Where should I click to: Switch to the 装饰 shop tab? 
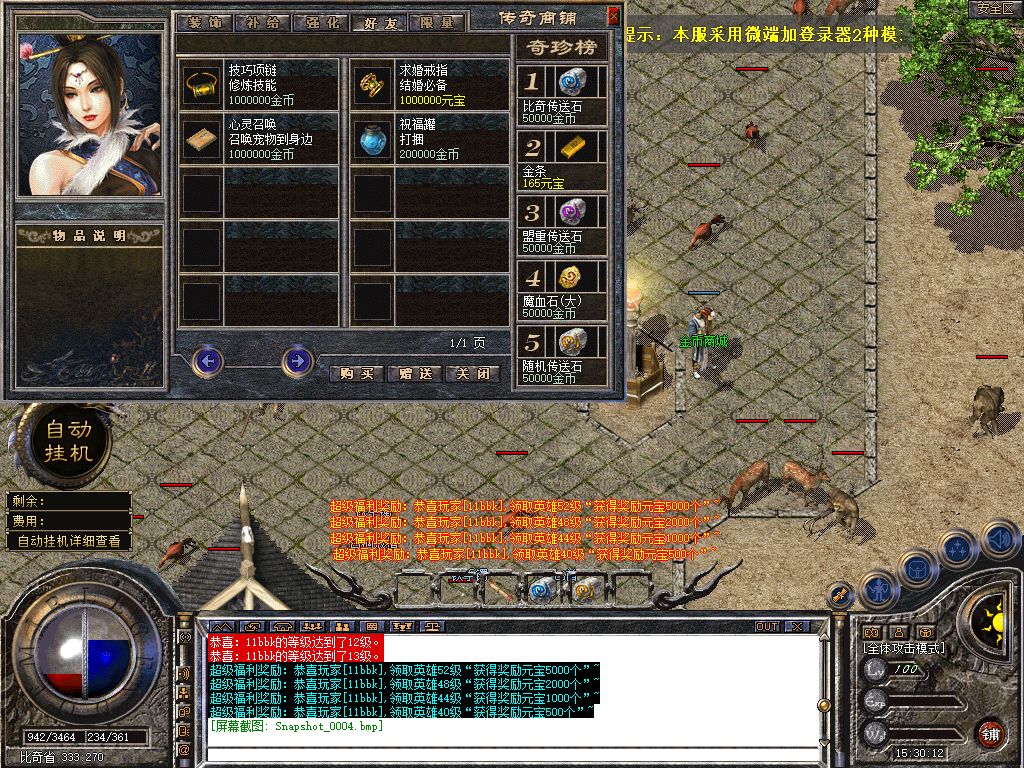point(202,21)
